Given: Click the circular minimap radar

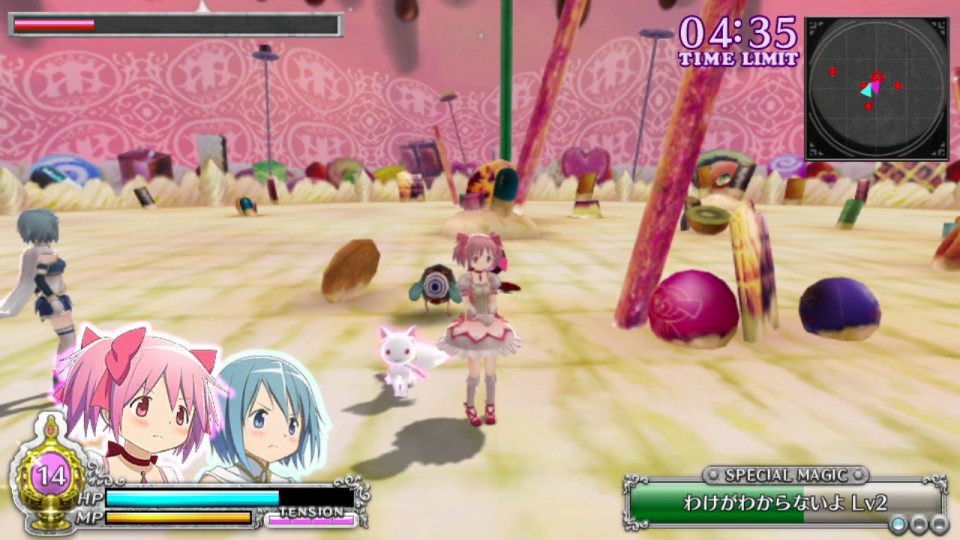Looking at the screenshot, I should tap(876, 88).
